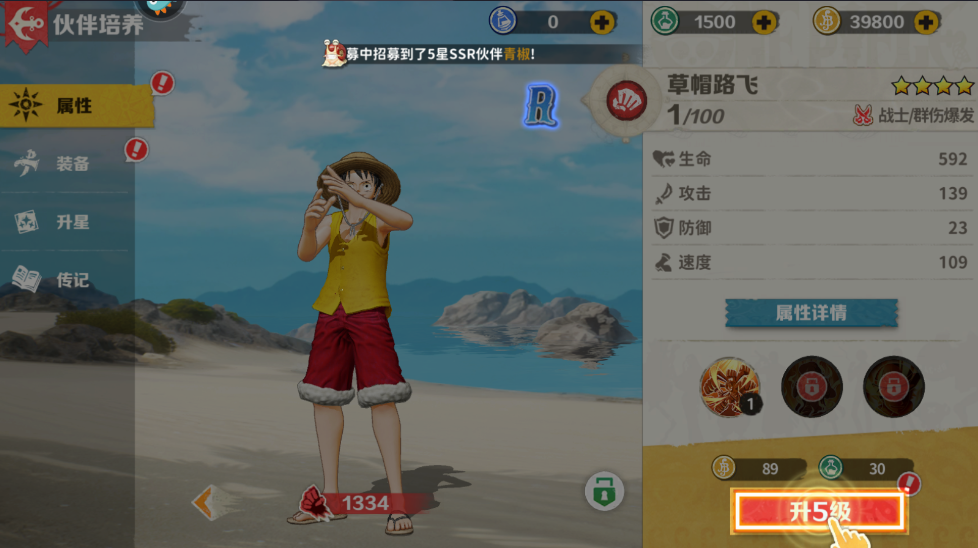Image resolution: width=978 pixels, height=548 pixels.
Task: Select the unlocked flame skill icon
Action: (x=729, y=386)
